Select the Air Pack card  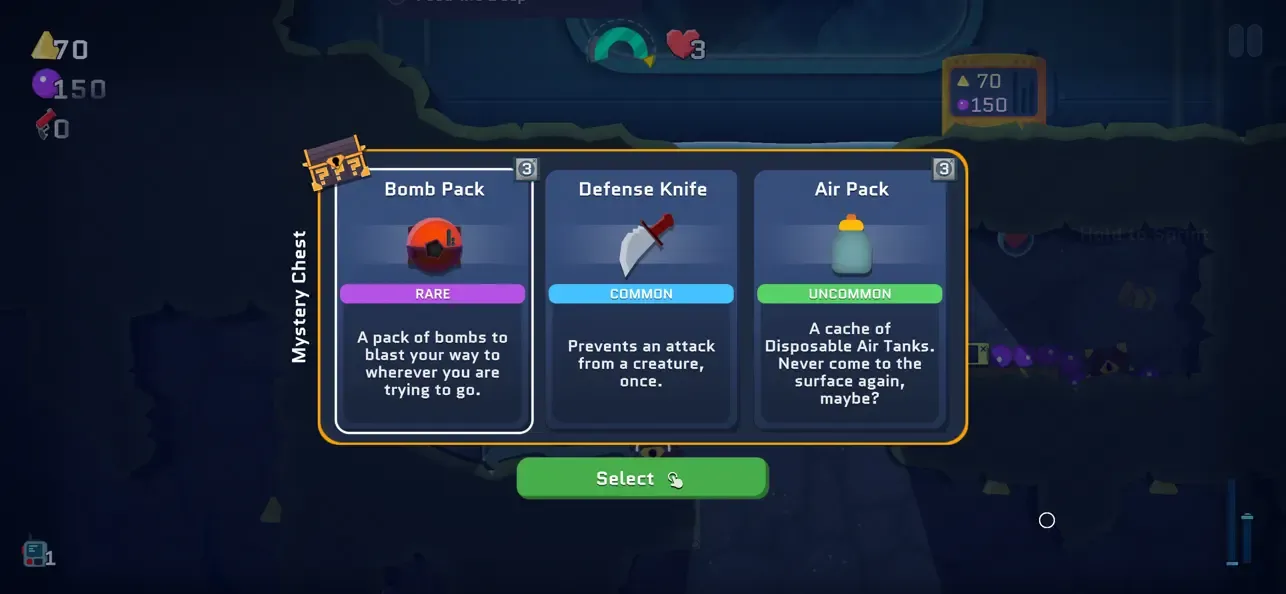[x=850, y=300]
